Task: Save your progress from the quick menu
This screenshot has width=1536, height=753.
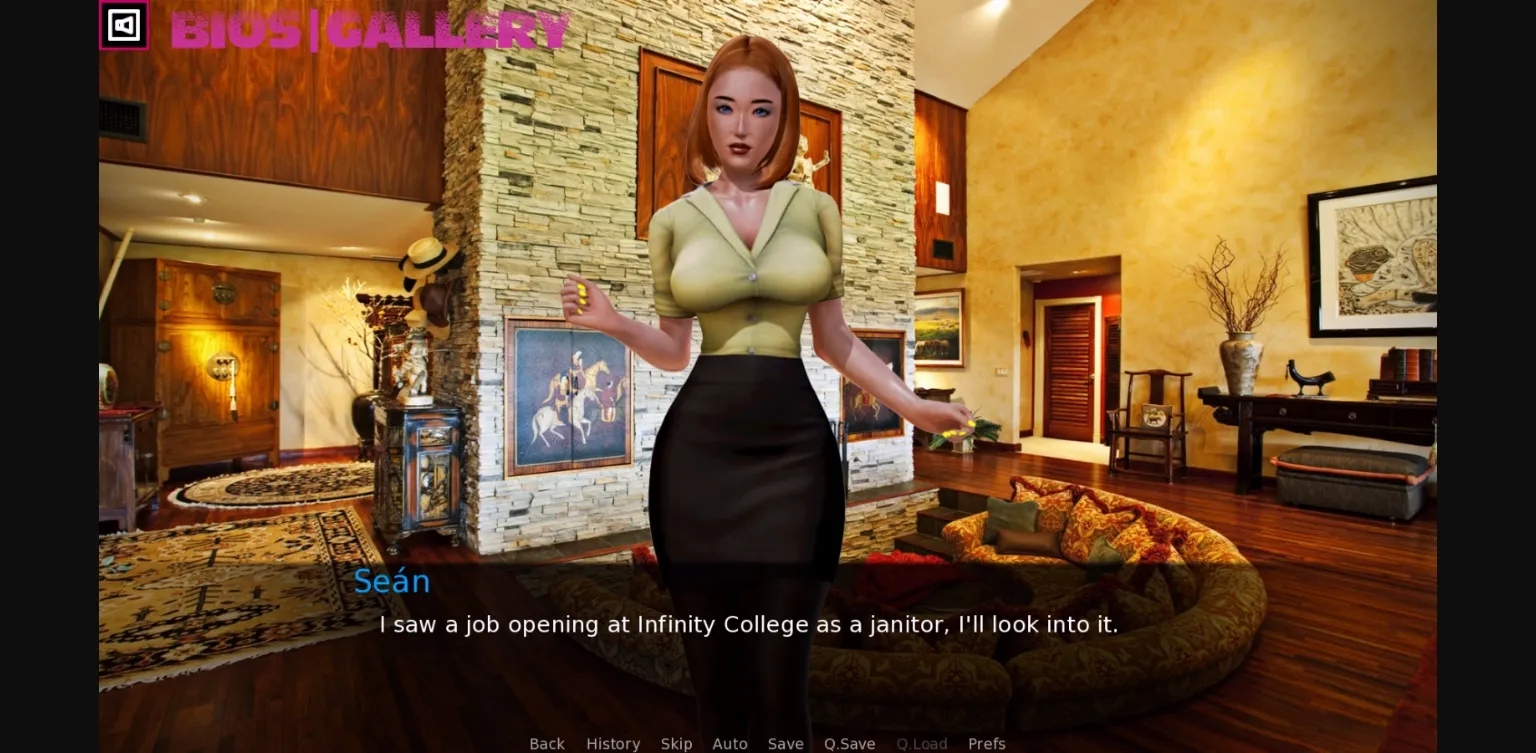Action: [x=785, y=744]
